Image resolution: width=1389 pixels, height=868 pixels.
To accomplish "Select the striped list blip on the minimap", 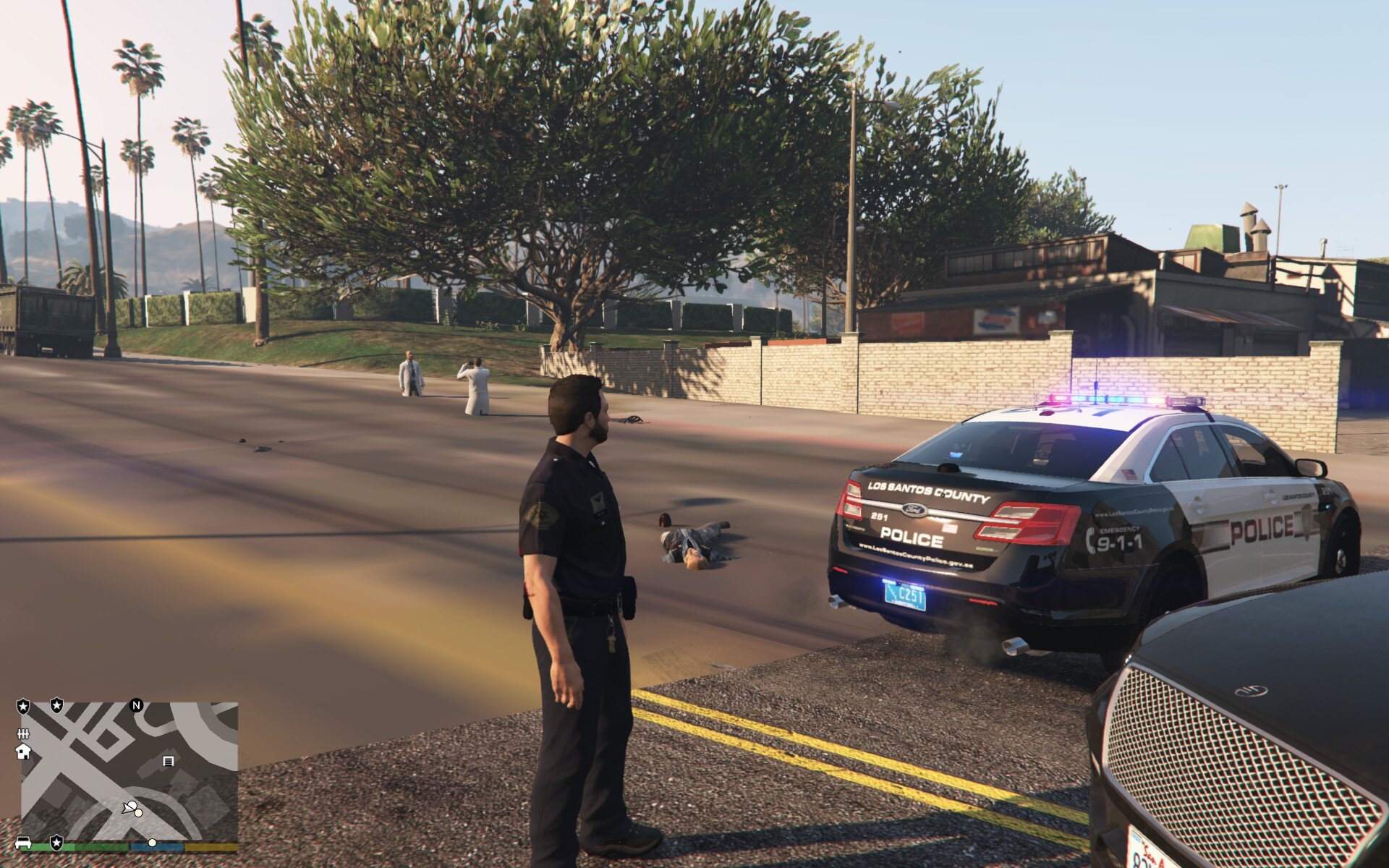I will click(x=169, y=761).
